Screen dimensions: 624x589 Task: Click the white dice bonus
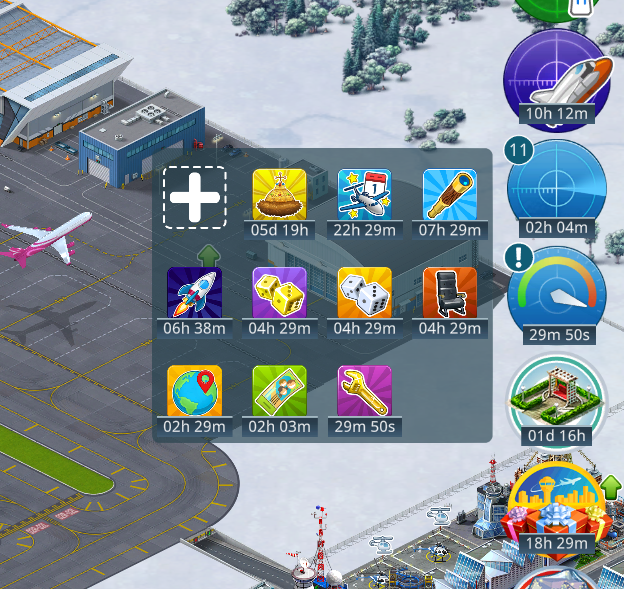[365, 293]
